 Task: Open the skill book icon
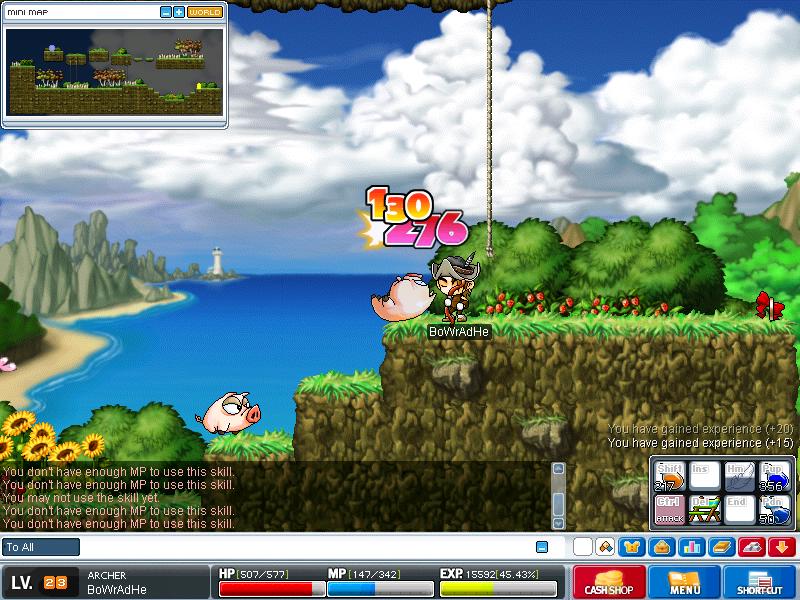click(720, 547)
